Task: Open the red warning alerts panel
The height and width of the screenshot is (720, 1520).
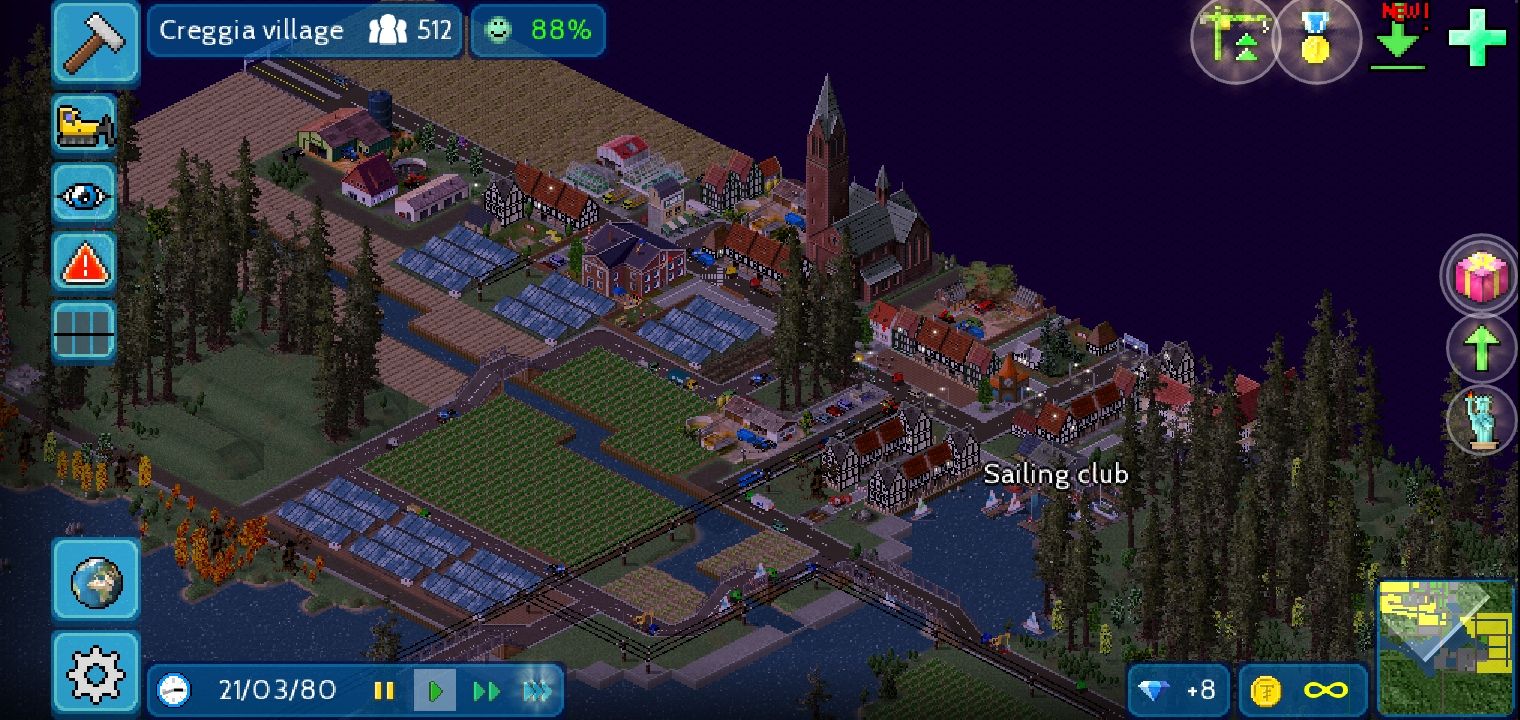Action: (85, 263)
